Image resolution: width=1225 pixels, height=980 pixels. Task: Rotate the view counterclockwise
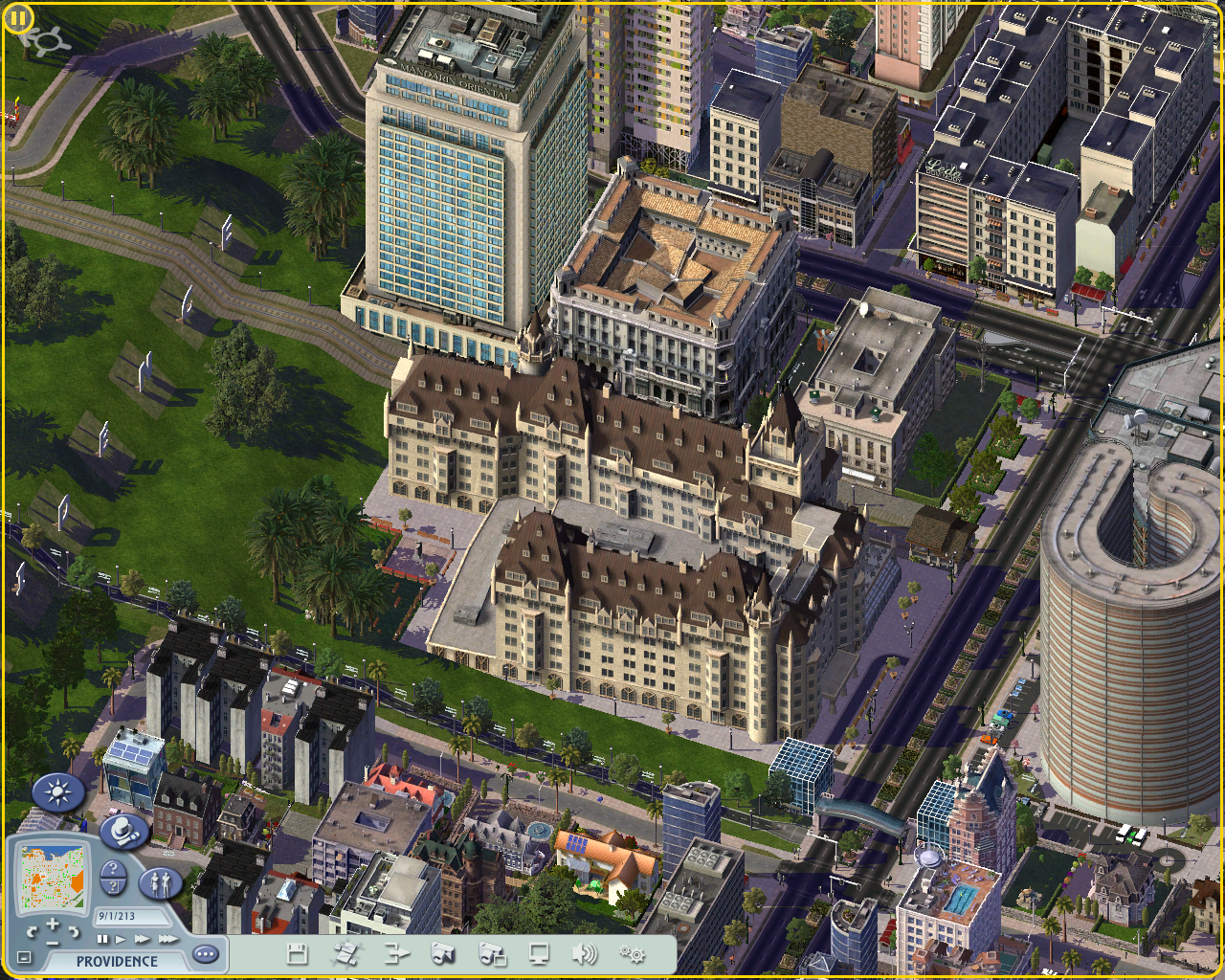tap(32, 931)
